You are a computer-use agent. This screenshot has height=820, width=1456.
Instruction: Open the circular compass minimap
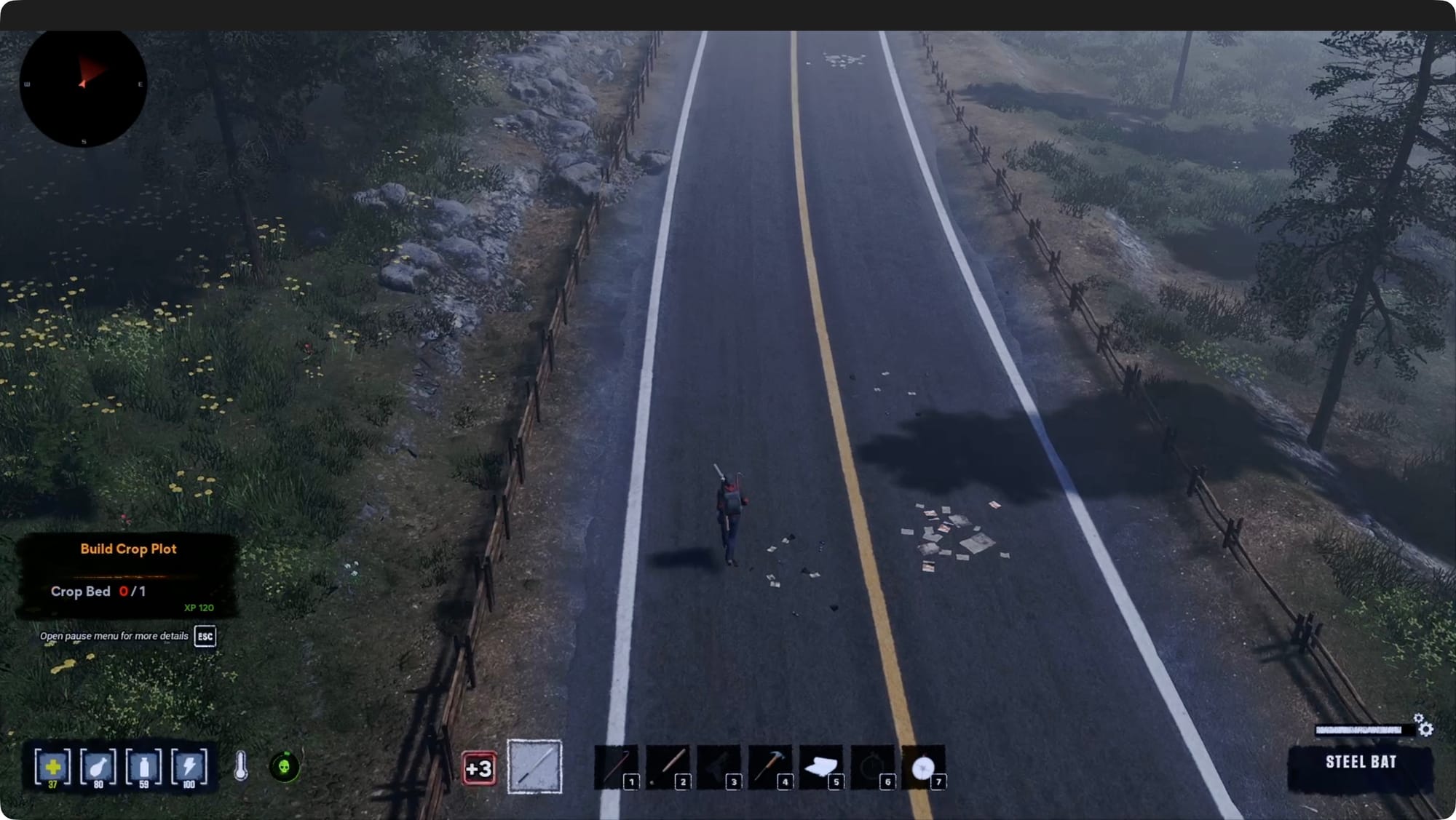(83, 84)
